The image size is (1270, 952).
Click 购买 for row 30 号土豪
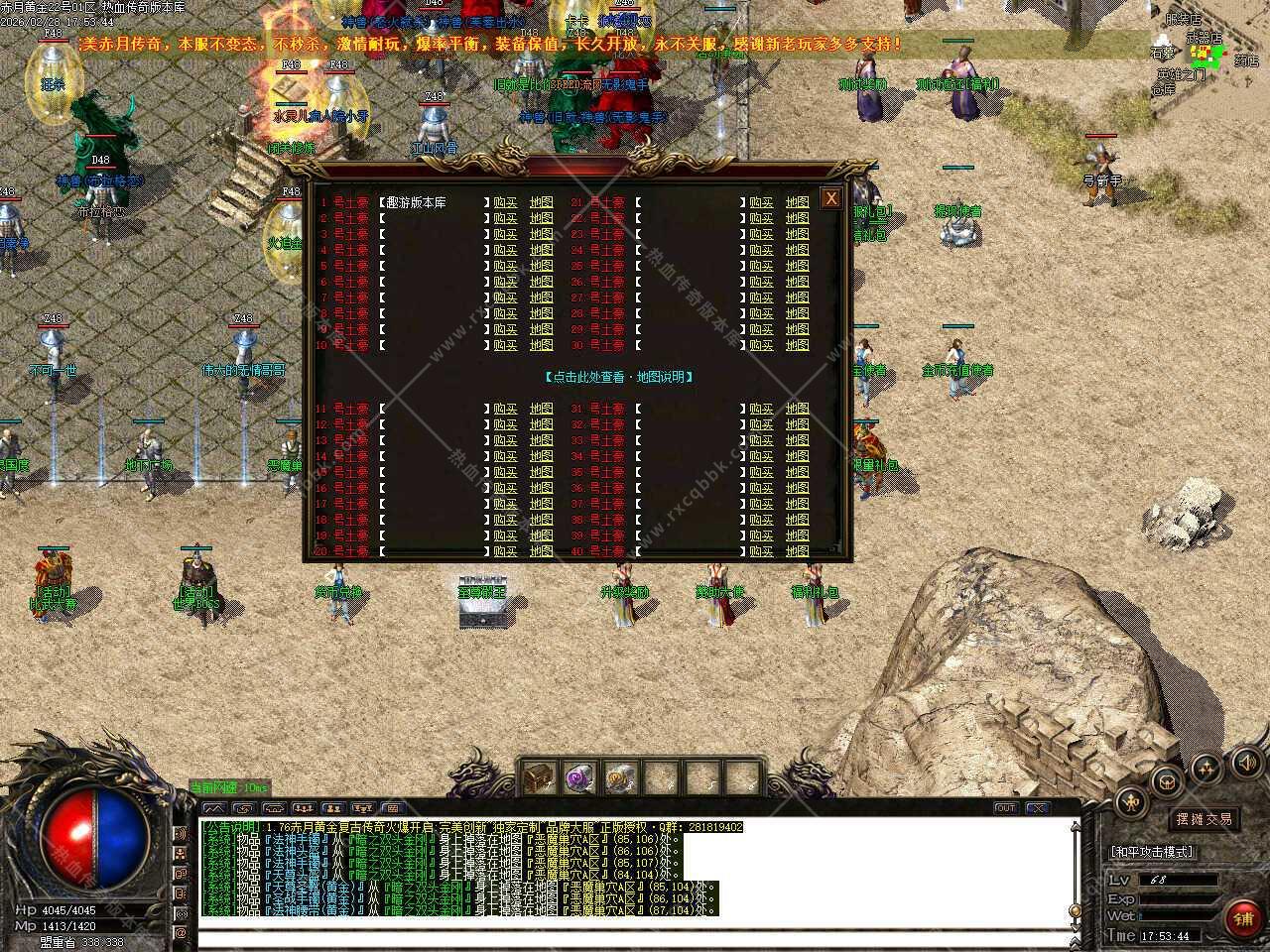(761, 345)
